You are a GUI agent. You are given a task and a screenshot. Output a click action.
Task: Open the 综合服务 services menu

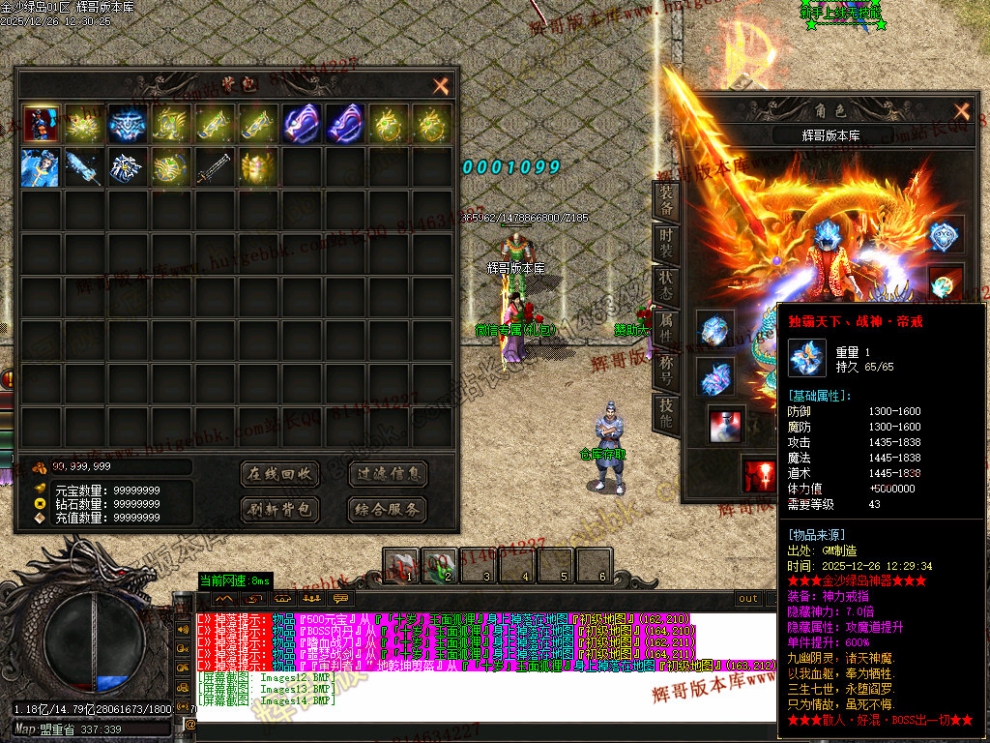[x=388, y=509]
